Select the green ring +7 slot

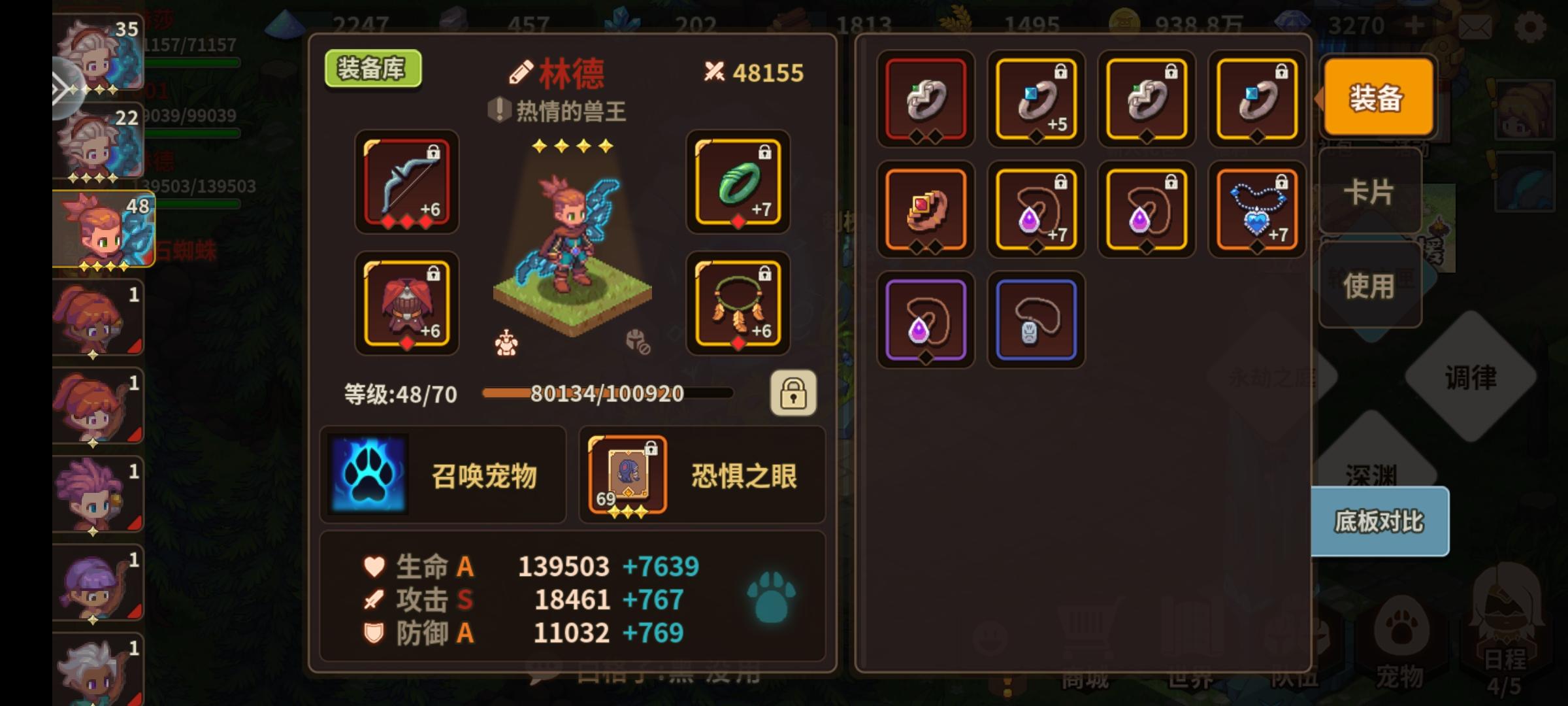click(x=737, y=185)
